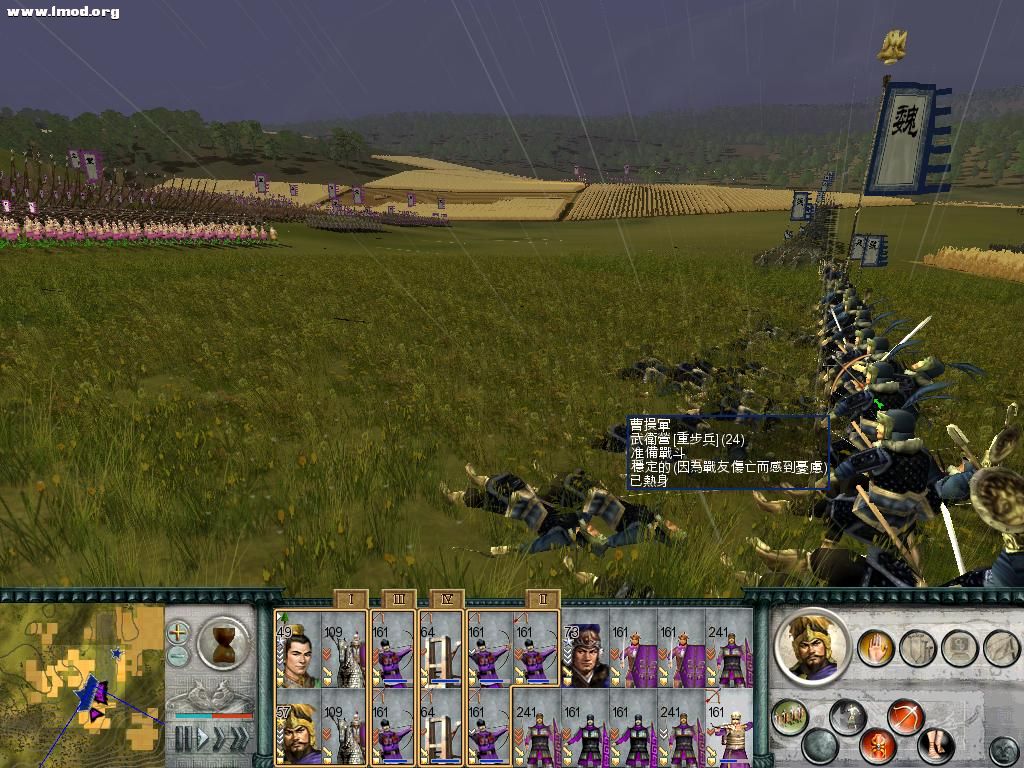Viewport: 1024px width, 768px height.
Task: Set battle speed to triple fast-forward
Action: coord(240,738)
